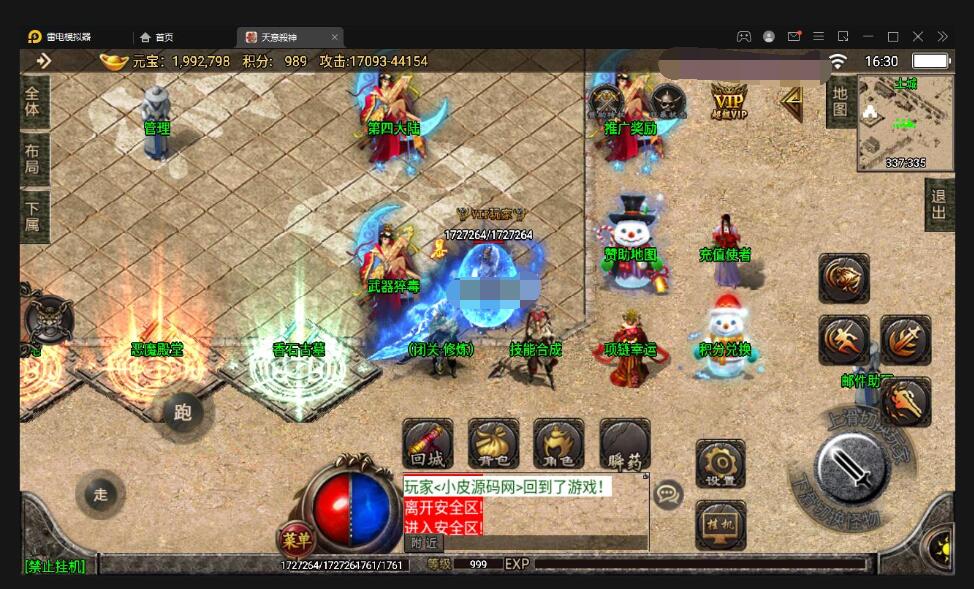Open the 超级VIP panel
Viewport: 974px width, 589px height.
(x=730, y=101)
